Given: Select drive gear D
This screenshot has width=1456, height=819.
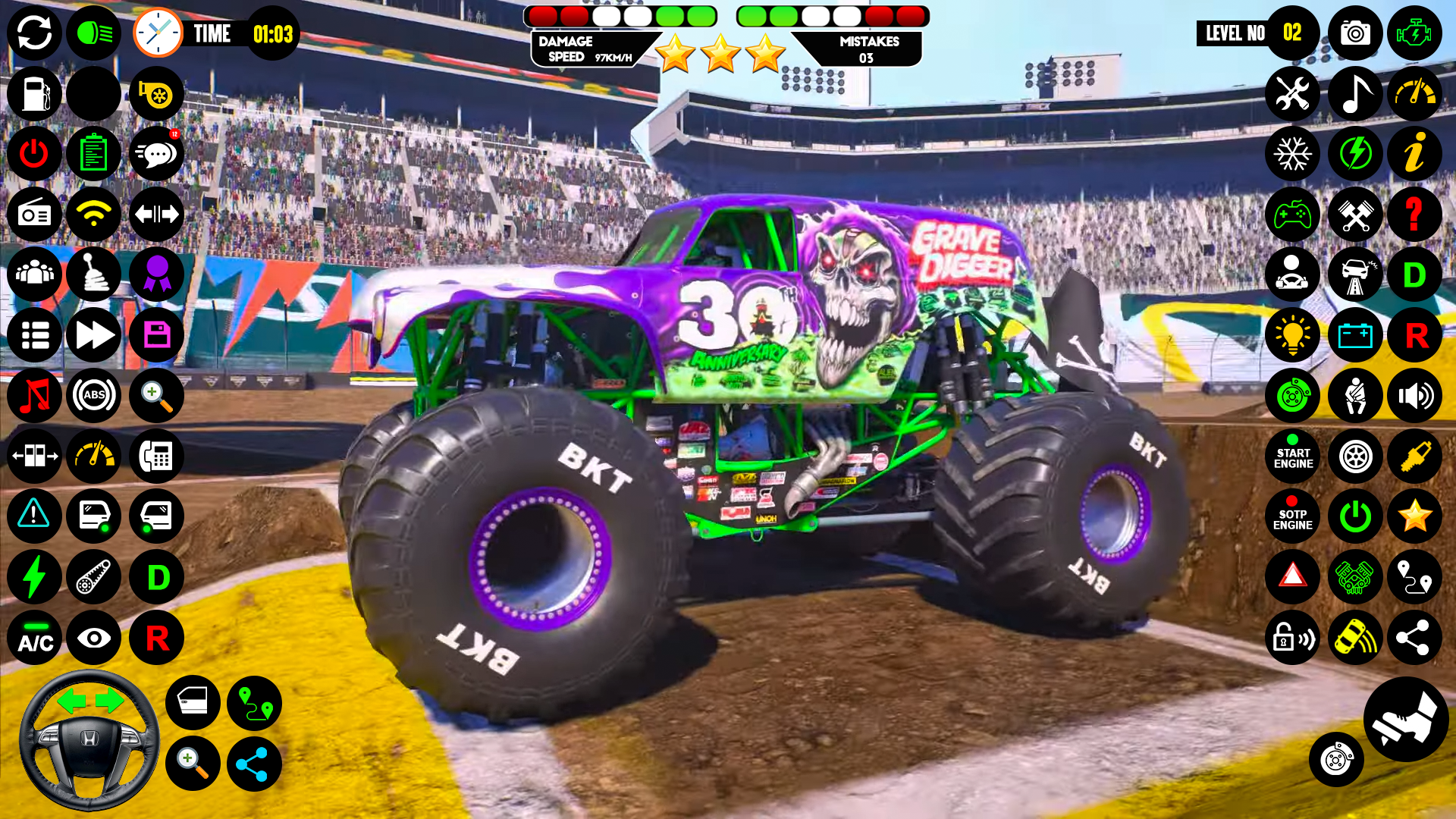Looking at the screenshot, I should [x=1415, y=275].
